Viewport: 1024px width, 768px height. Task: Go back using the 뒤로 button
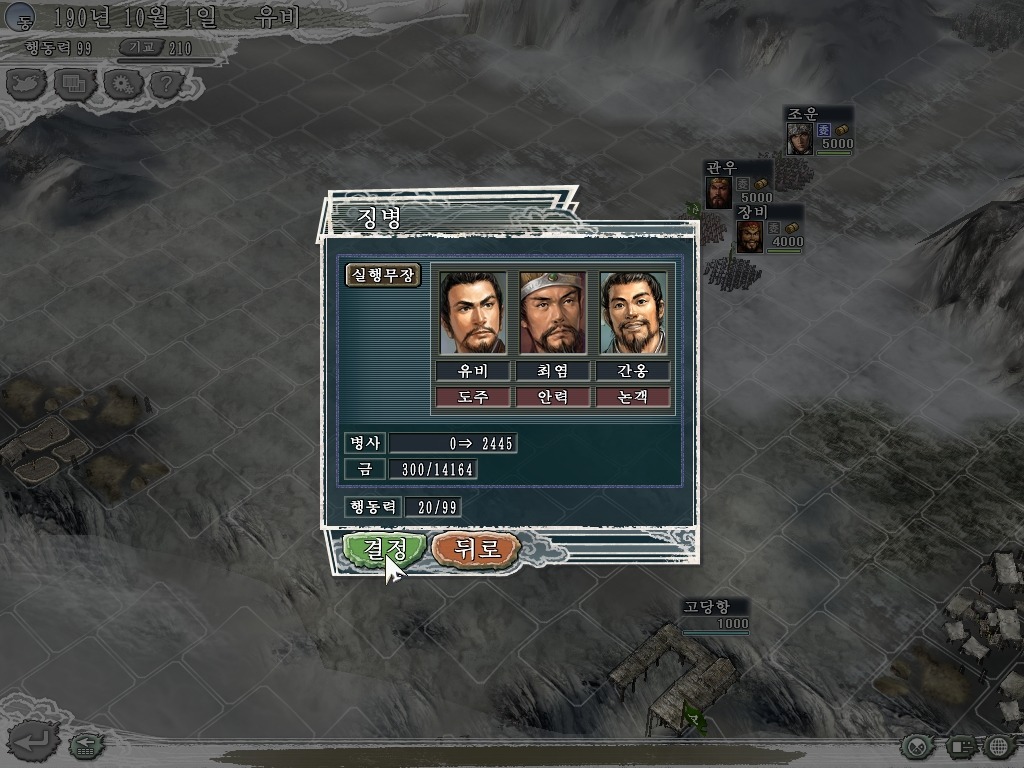pyautogui.click(x=476, y=549)
